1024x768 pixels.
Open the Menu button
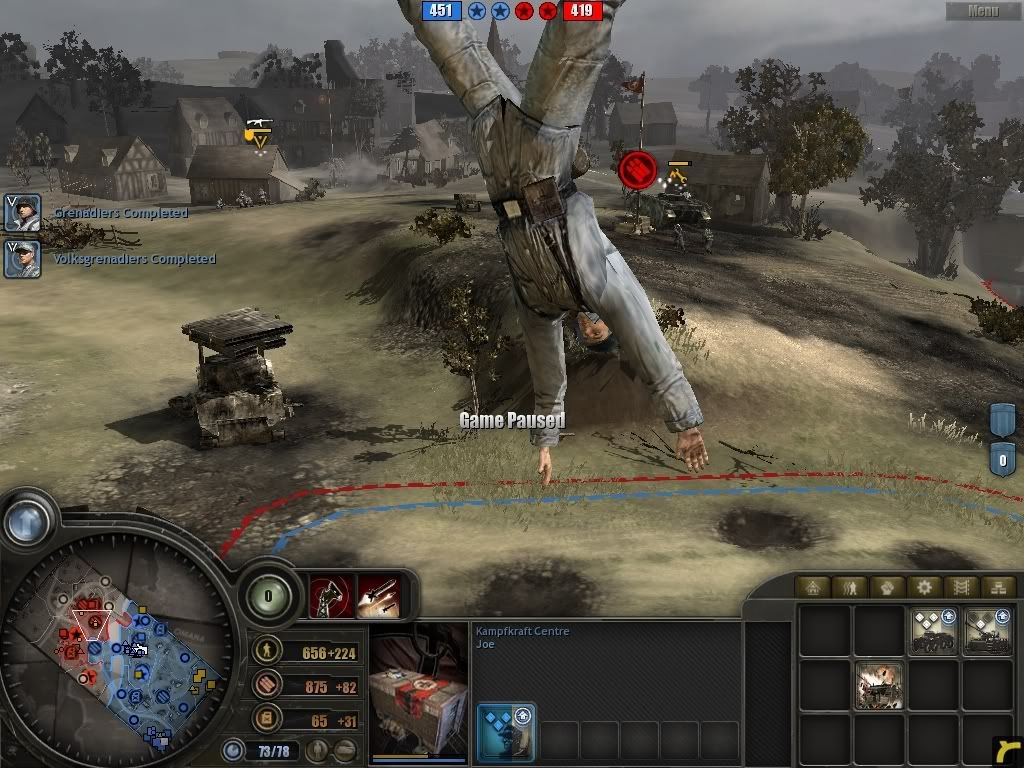tap(983, 11)
